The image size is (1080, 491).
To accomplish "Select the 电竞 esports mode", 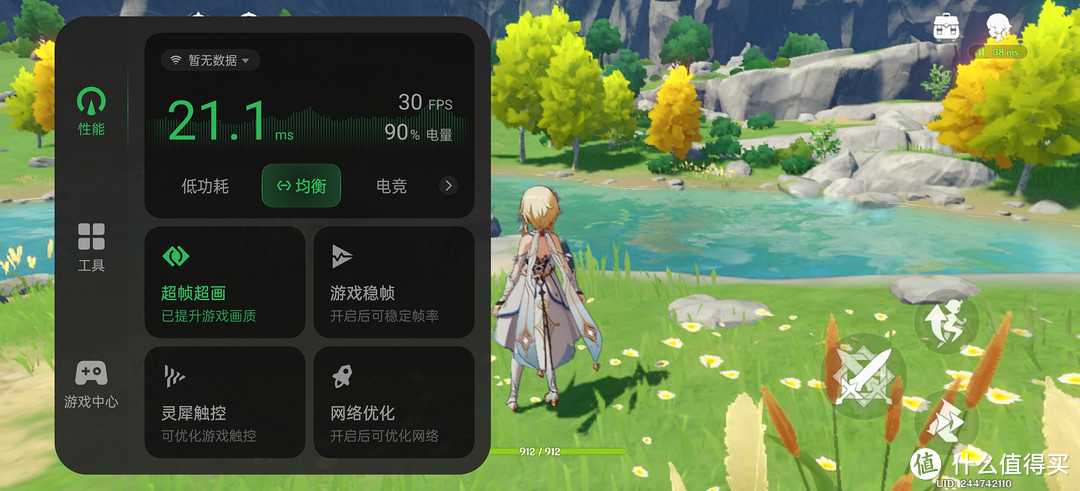I will (x=391, y=186).
